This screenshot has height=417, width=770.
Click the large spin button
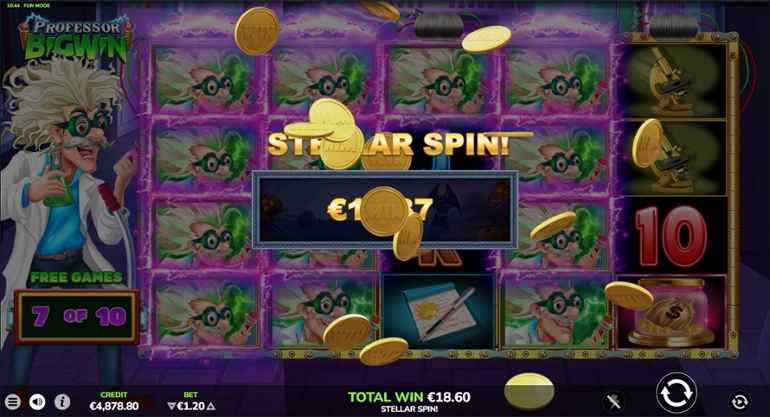coord(675,392)
